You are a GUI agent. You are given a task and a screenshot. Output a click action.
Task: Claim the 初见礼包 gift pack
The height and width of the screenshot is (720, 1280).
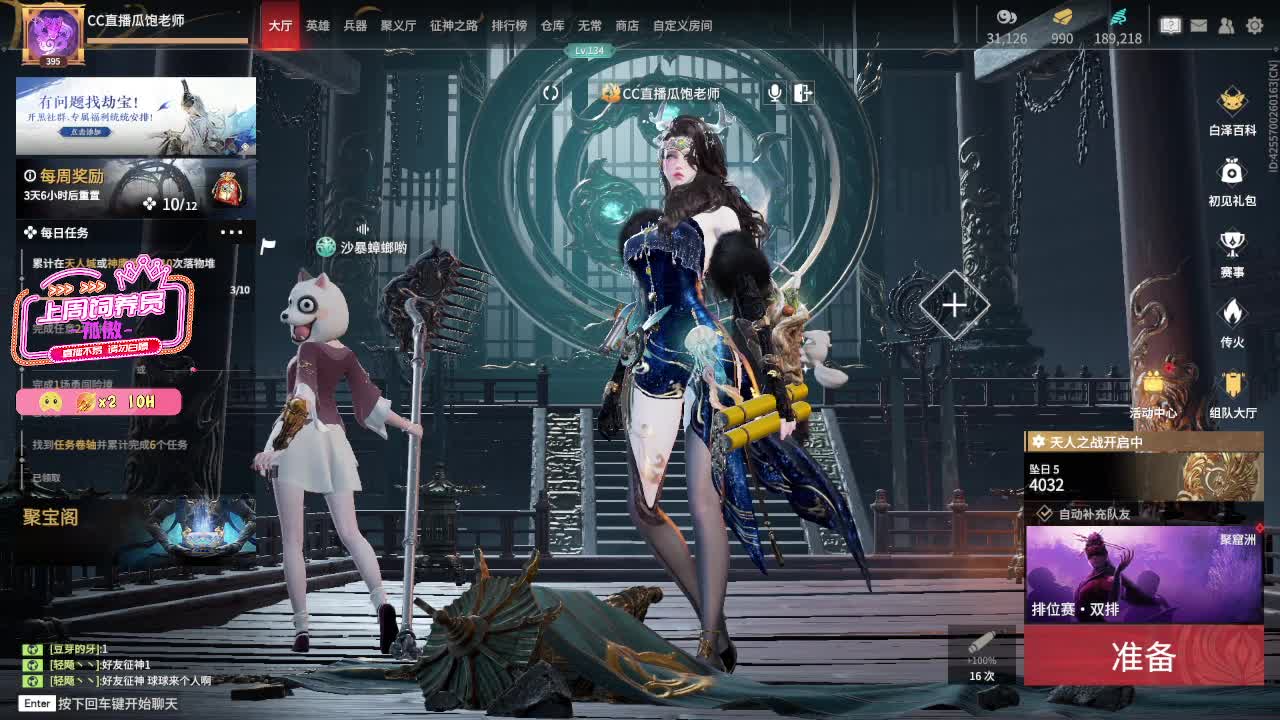pos(1231,180)
